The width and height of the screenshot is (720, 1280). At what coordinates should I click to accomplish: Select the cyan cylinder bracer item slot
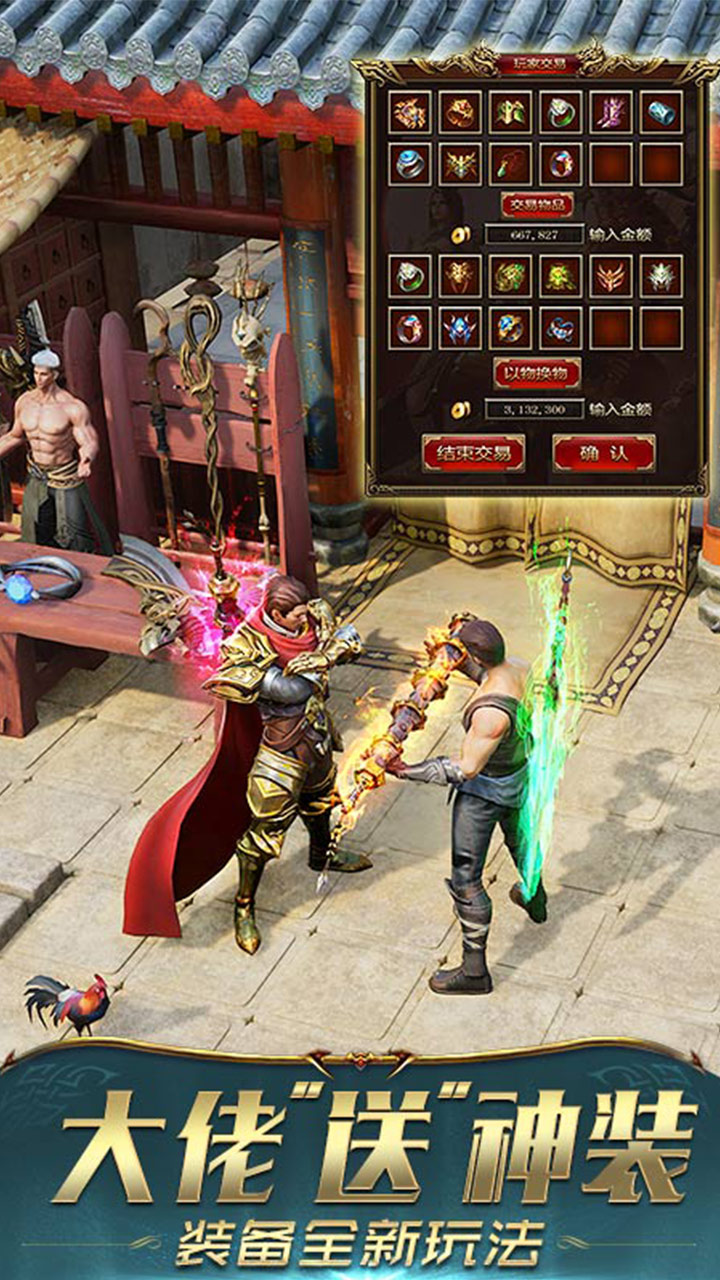(661, 112)
